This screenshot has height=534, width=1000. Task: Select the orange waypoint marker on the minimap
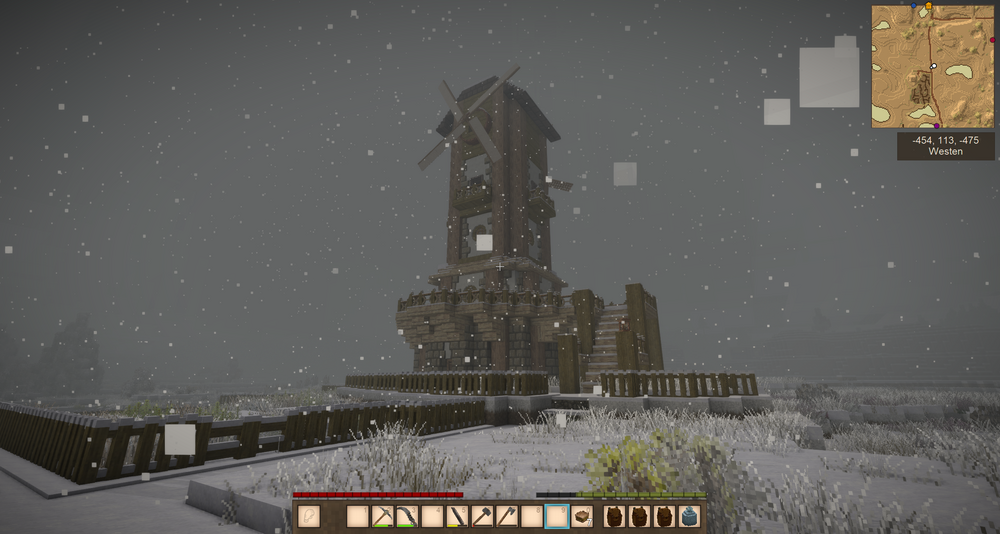[x=929, y=6]
